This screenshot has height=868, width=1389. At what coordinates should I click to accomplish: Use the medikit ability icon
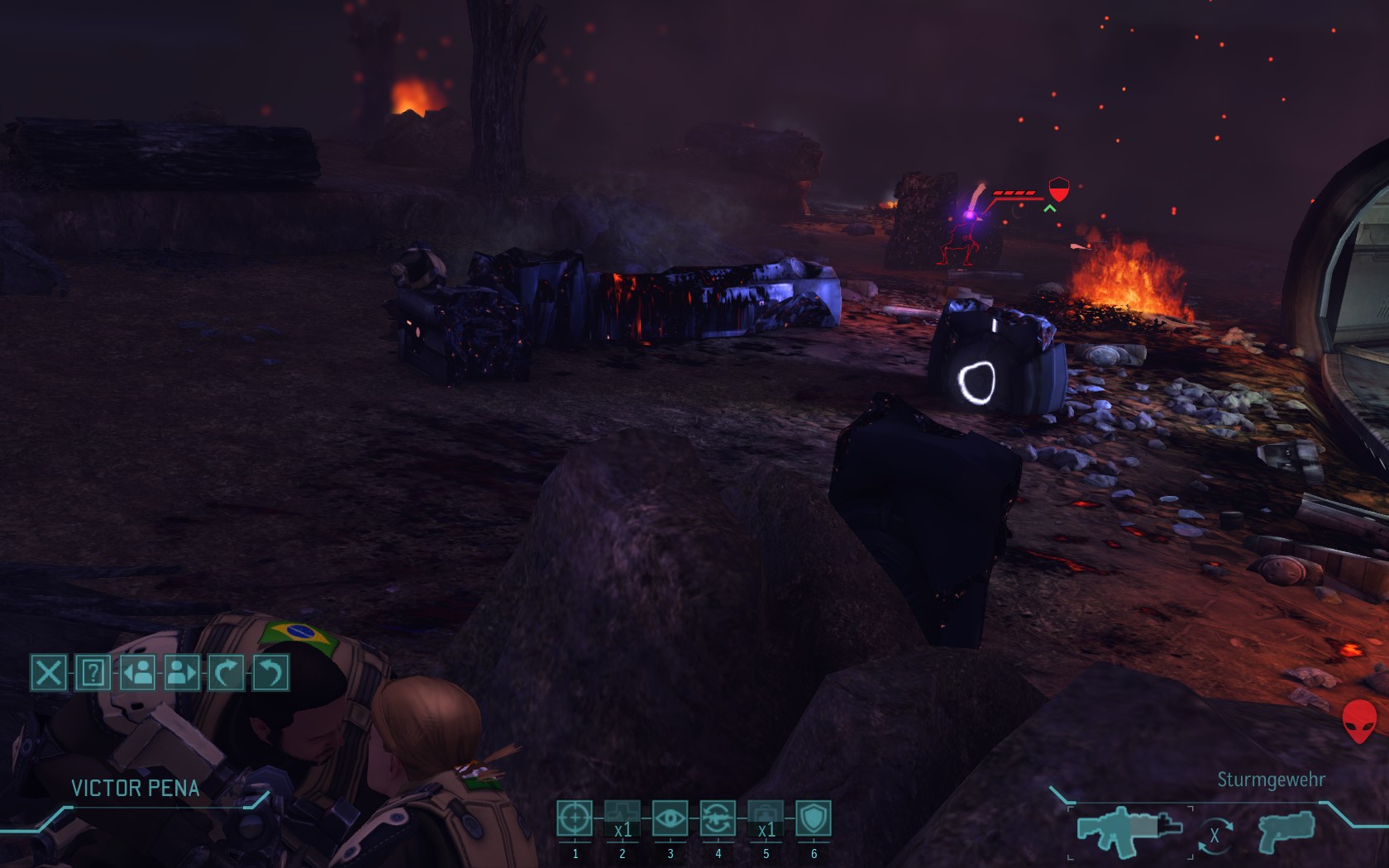click(x=766, y=818)
